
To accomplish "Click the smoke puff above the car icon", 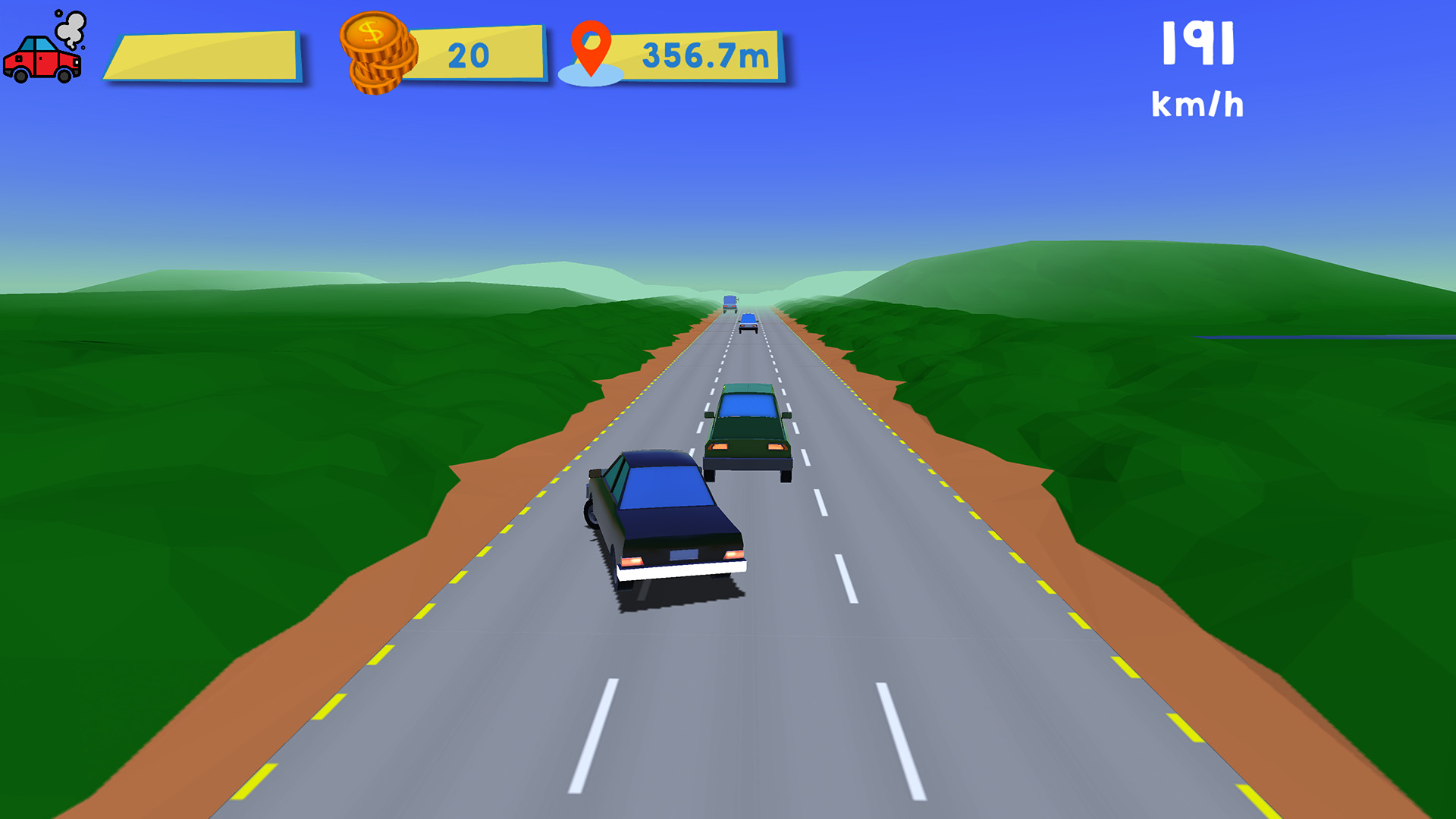I will 71,29.
